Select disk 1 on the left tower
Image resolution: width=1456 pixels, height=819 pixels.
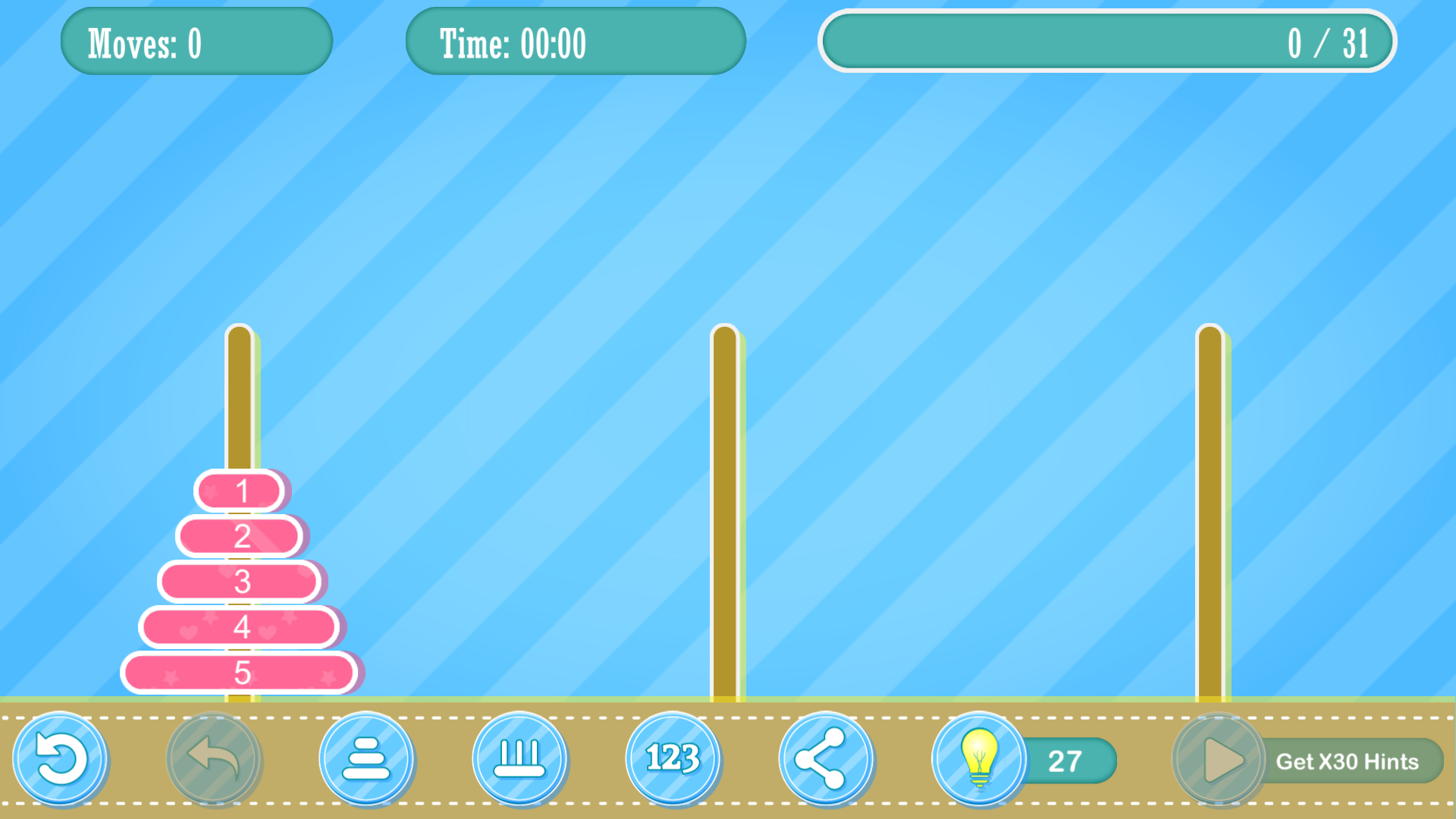[242, 491]
